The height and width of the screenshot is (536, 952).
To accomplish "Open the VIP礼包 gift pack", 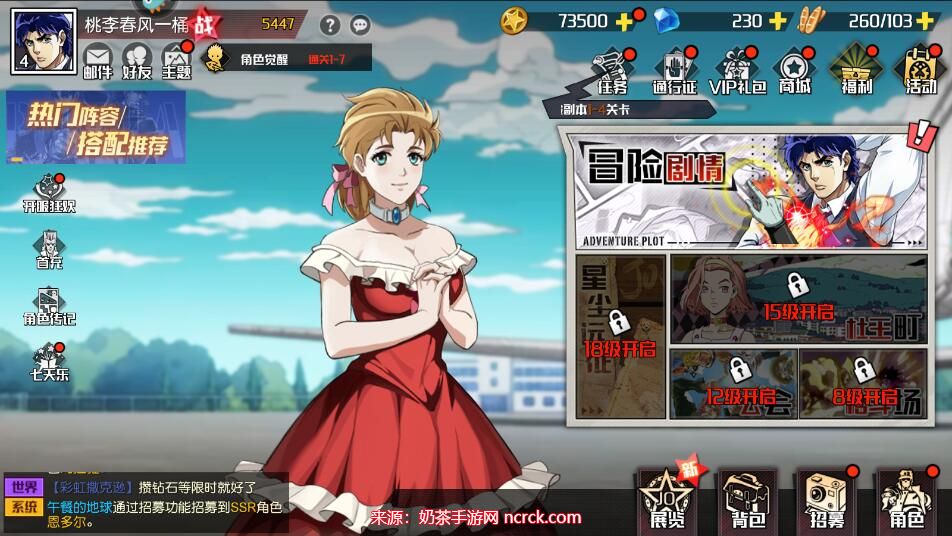I will coord(737,71).
